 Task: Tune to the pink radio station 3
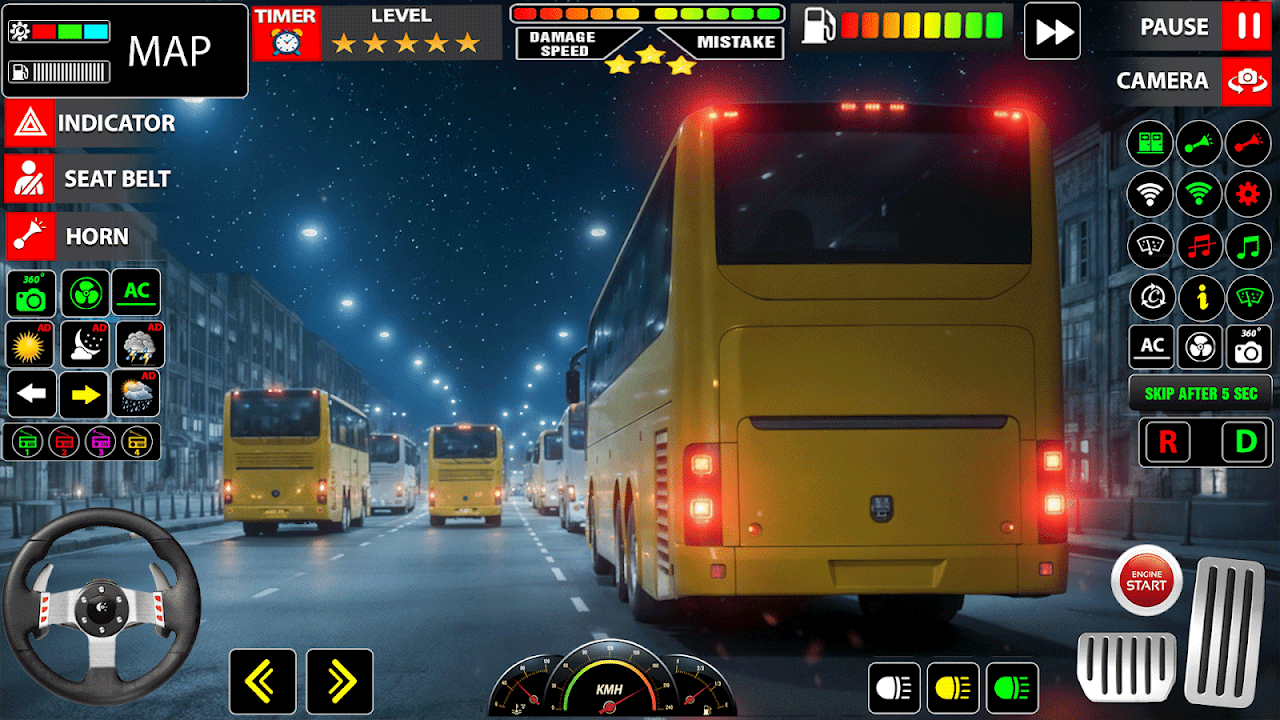click(x=98, y=441)
